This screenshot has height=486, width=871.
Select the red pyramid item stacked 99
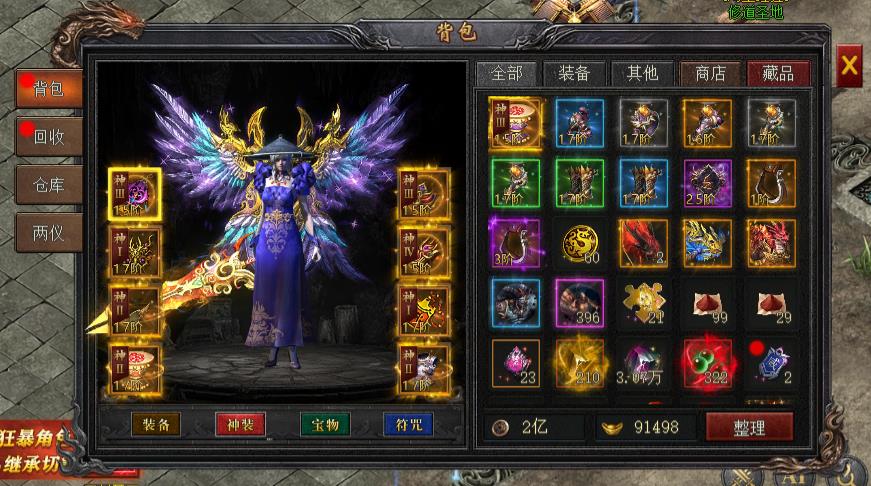point(707,303)
